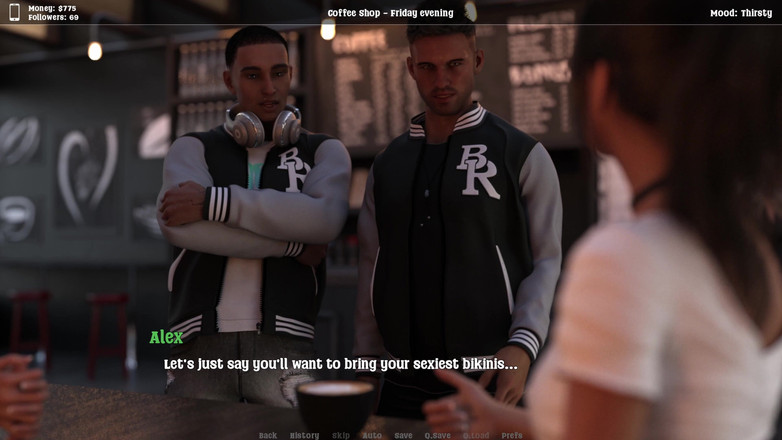
Task: Open the dialogue History
Action: (304, 435)
